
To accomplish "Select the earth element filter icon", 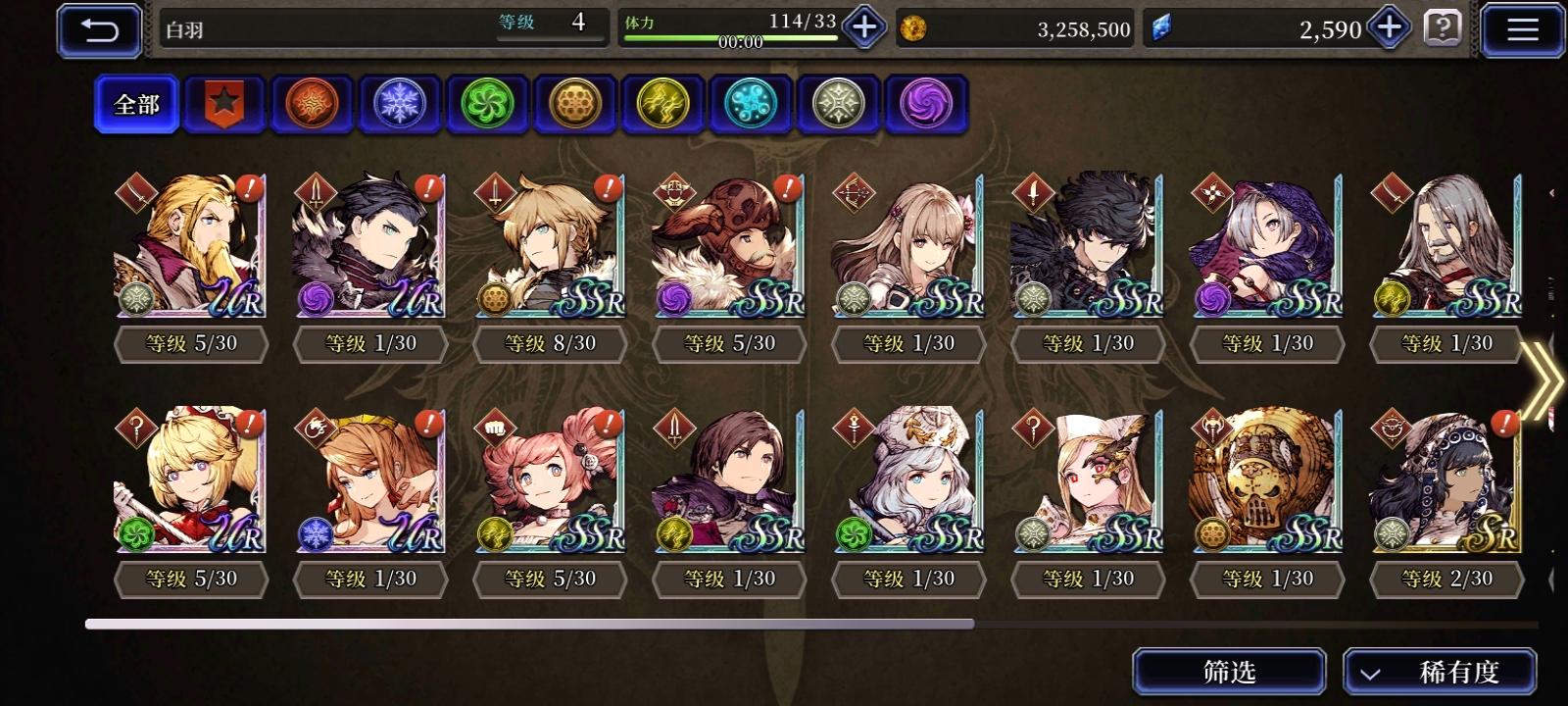I will tap(572, 103).
